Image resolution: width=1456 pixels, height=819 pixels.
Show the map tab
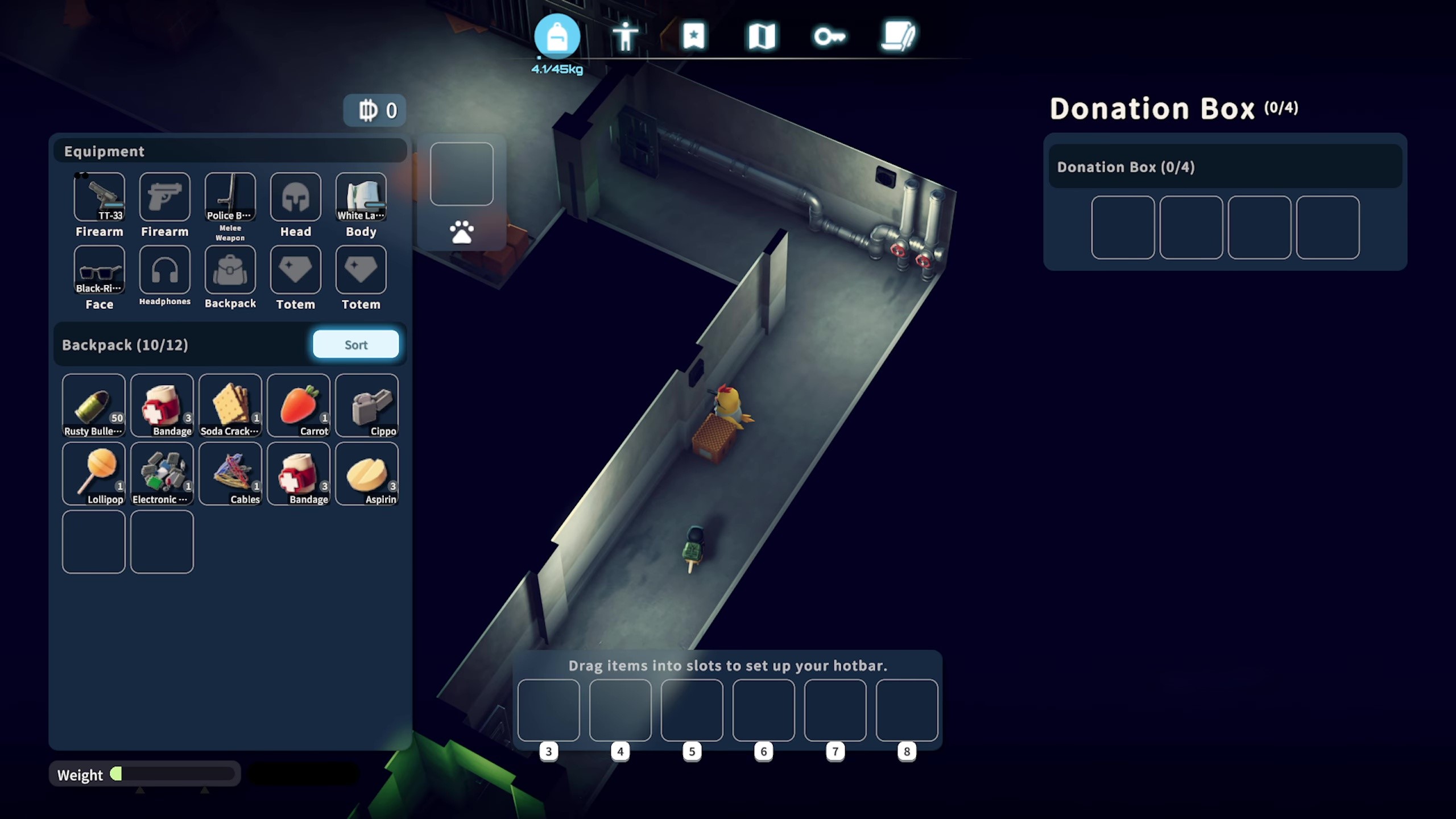[x=762, y=37]
